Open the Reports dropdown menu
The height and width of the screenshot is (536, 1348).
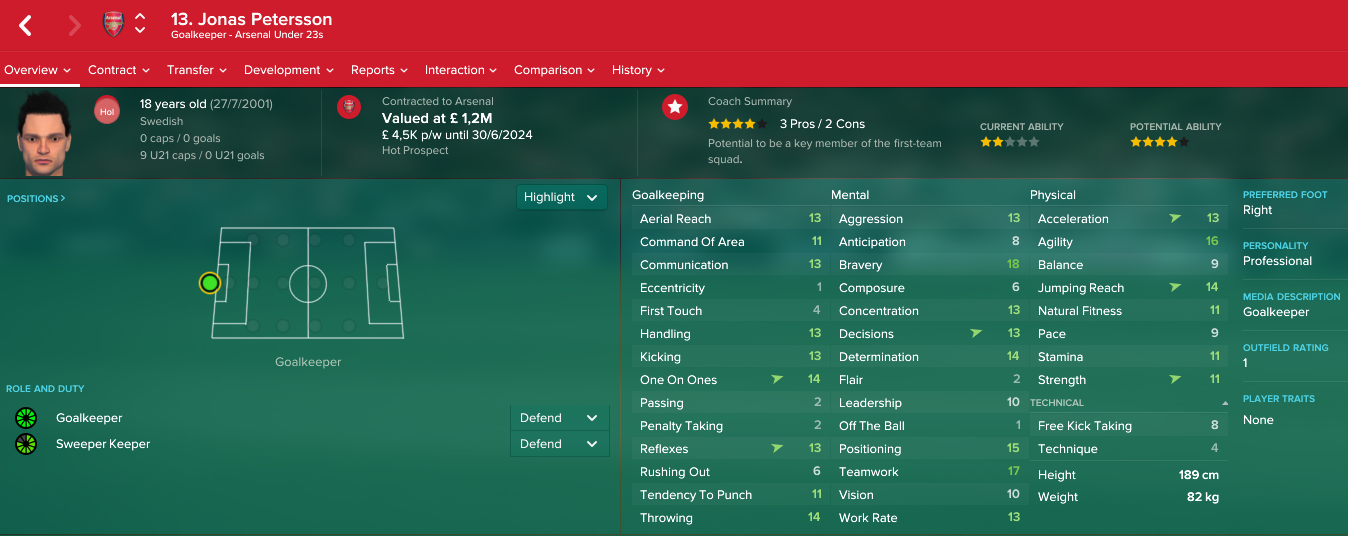click(x=379, y=70)
